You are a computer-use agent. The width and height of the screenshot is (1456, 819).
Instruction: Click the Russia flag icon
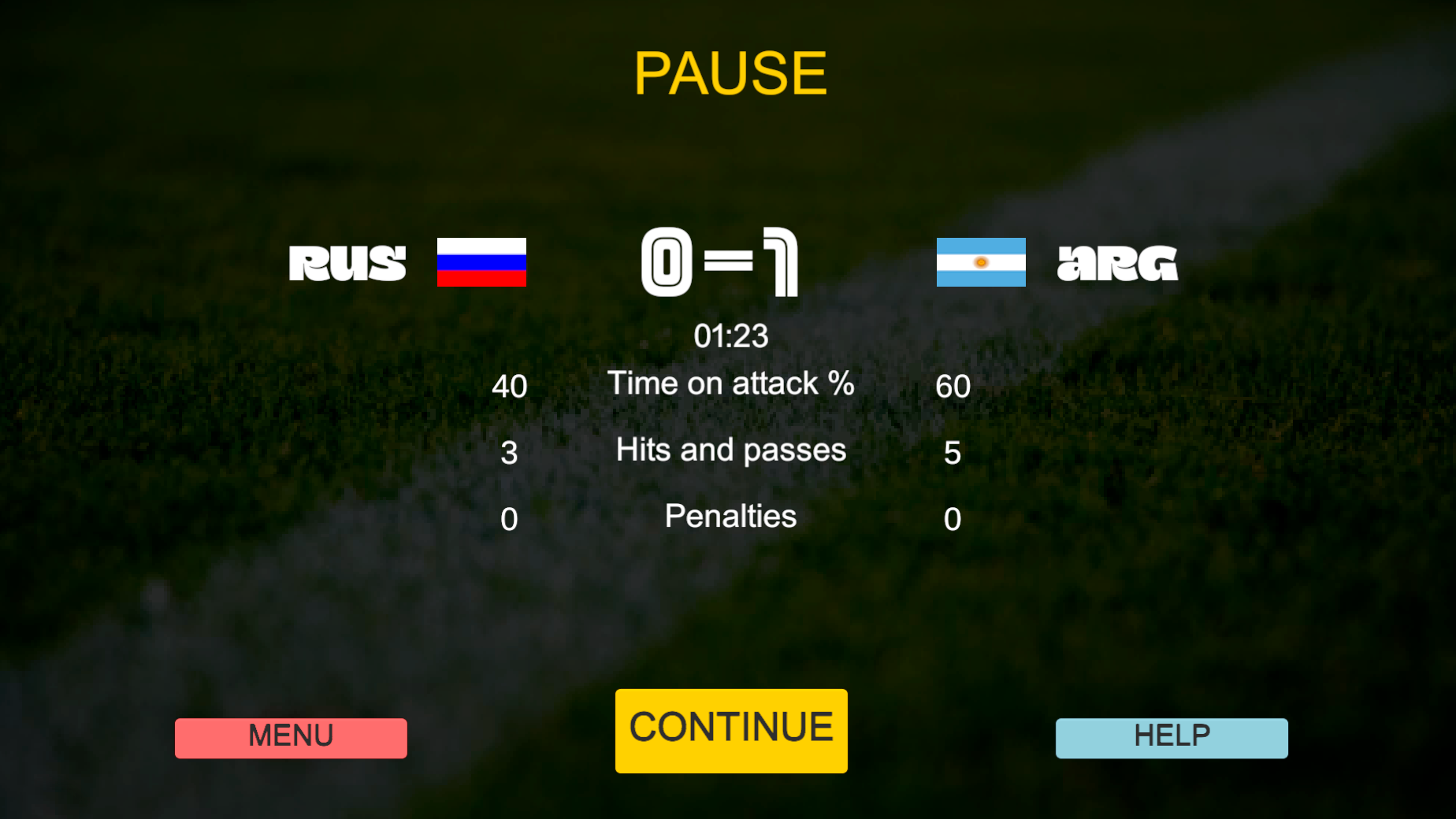click(481, 263)
